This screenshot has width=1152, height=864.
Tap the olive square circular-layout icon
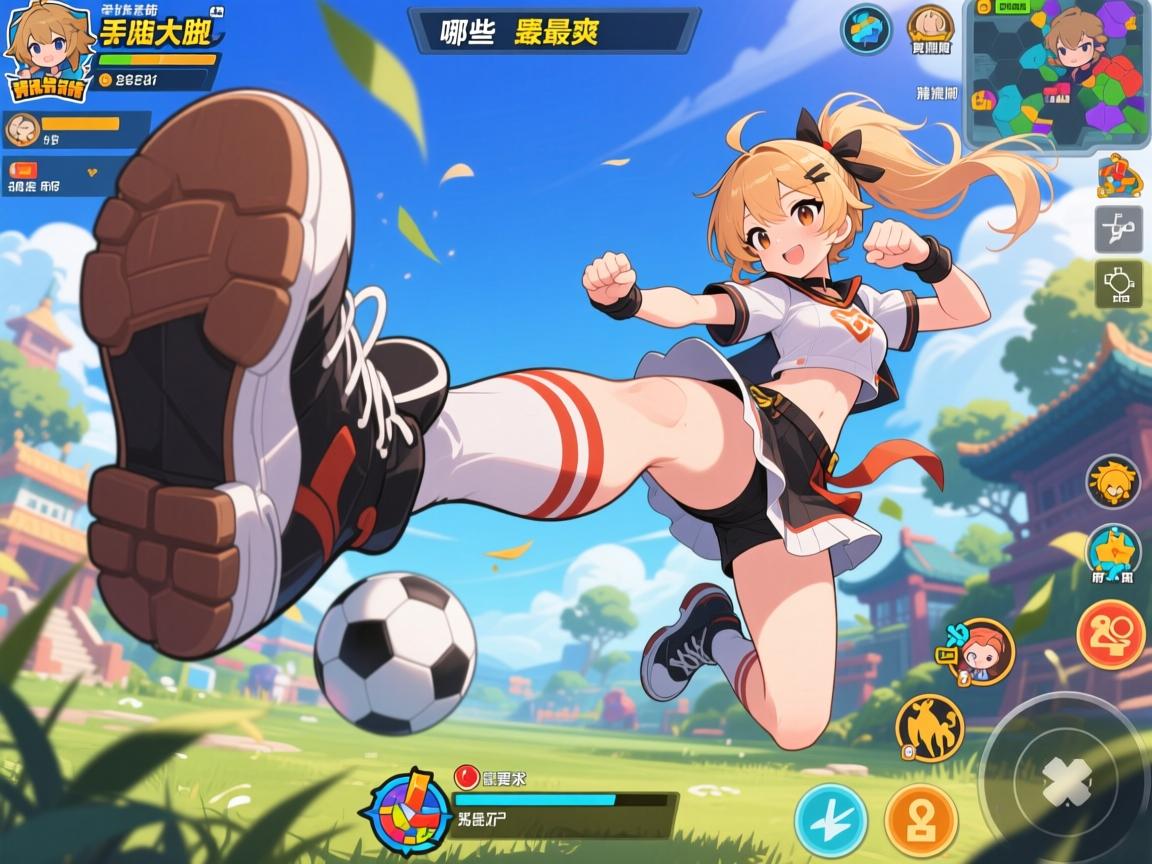pos(1119,284)
